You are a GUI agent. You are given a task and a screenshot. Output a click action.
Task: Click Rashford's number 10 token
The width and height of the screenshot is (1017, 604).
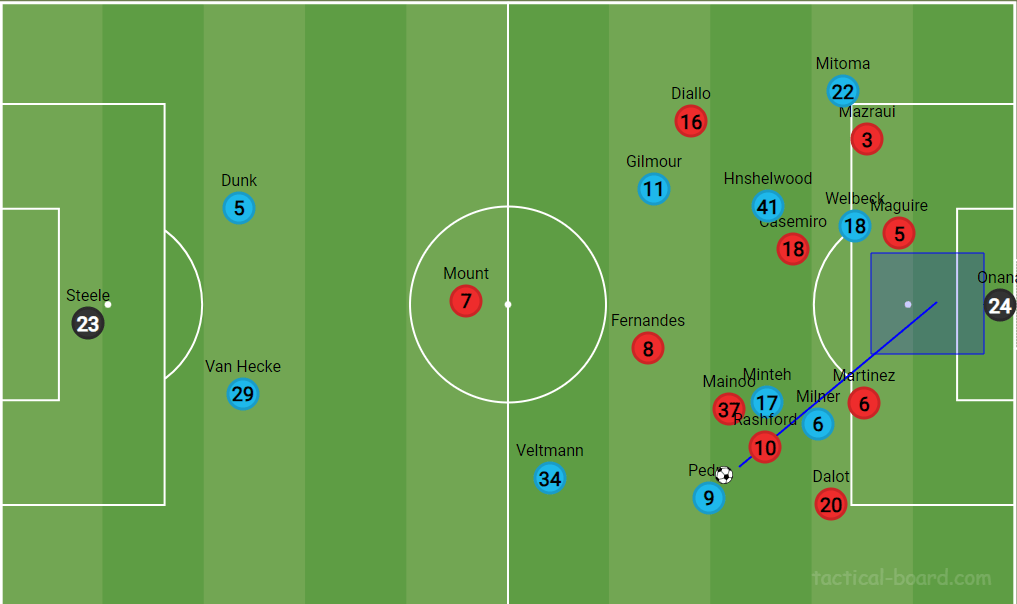[x=764, y=447]
